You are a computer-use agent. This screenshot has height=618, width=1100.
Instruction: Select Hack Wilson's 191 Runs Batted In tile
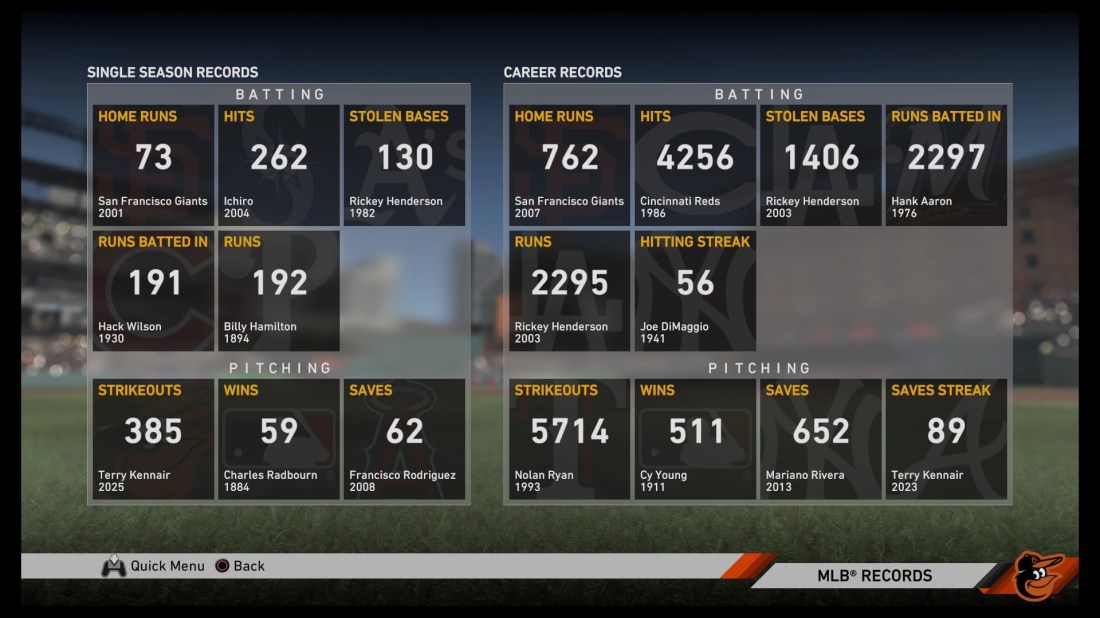pos(153,291)
